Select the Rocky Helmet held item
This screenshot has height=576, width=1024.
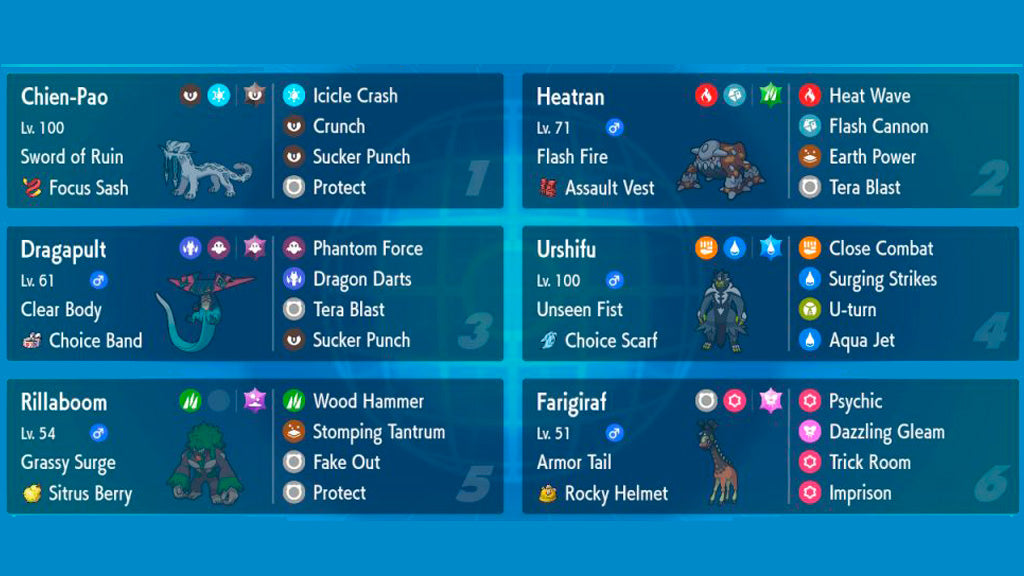[615, 493]
